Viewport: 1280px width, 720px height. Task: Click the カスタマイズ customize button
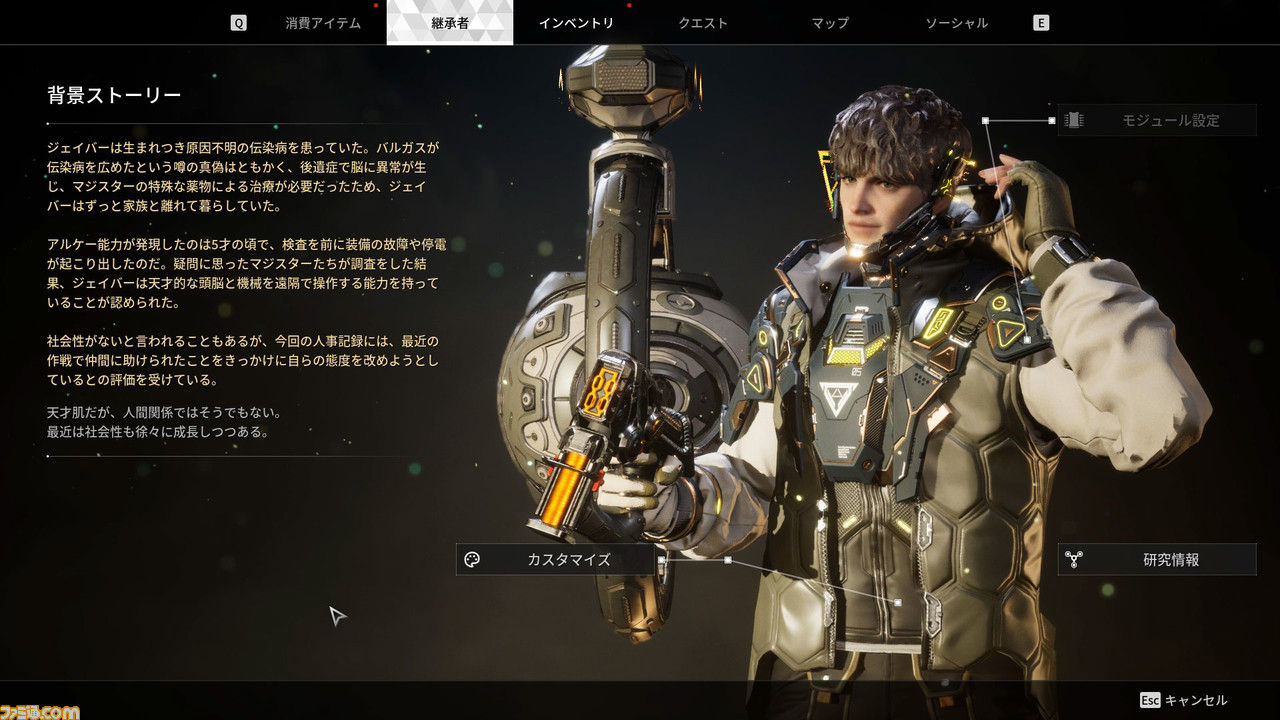[x=555, y=560]
